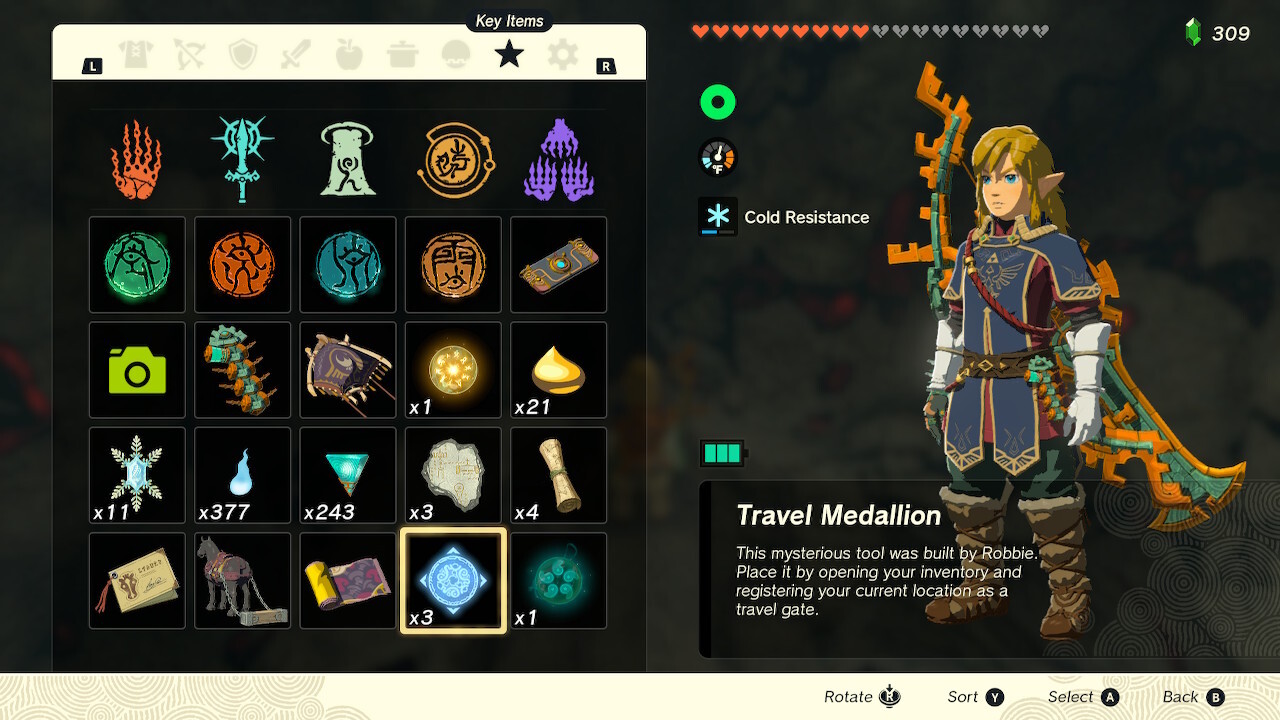The width and height of the screenshot is (1280, 720).
Task: Open the system settings gear tab
Action: tap(561, 55)
